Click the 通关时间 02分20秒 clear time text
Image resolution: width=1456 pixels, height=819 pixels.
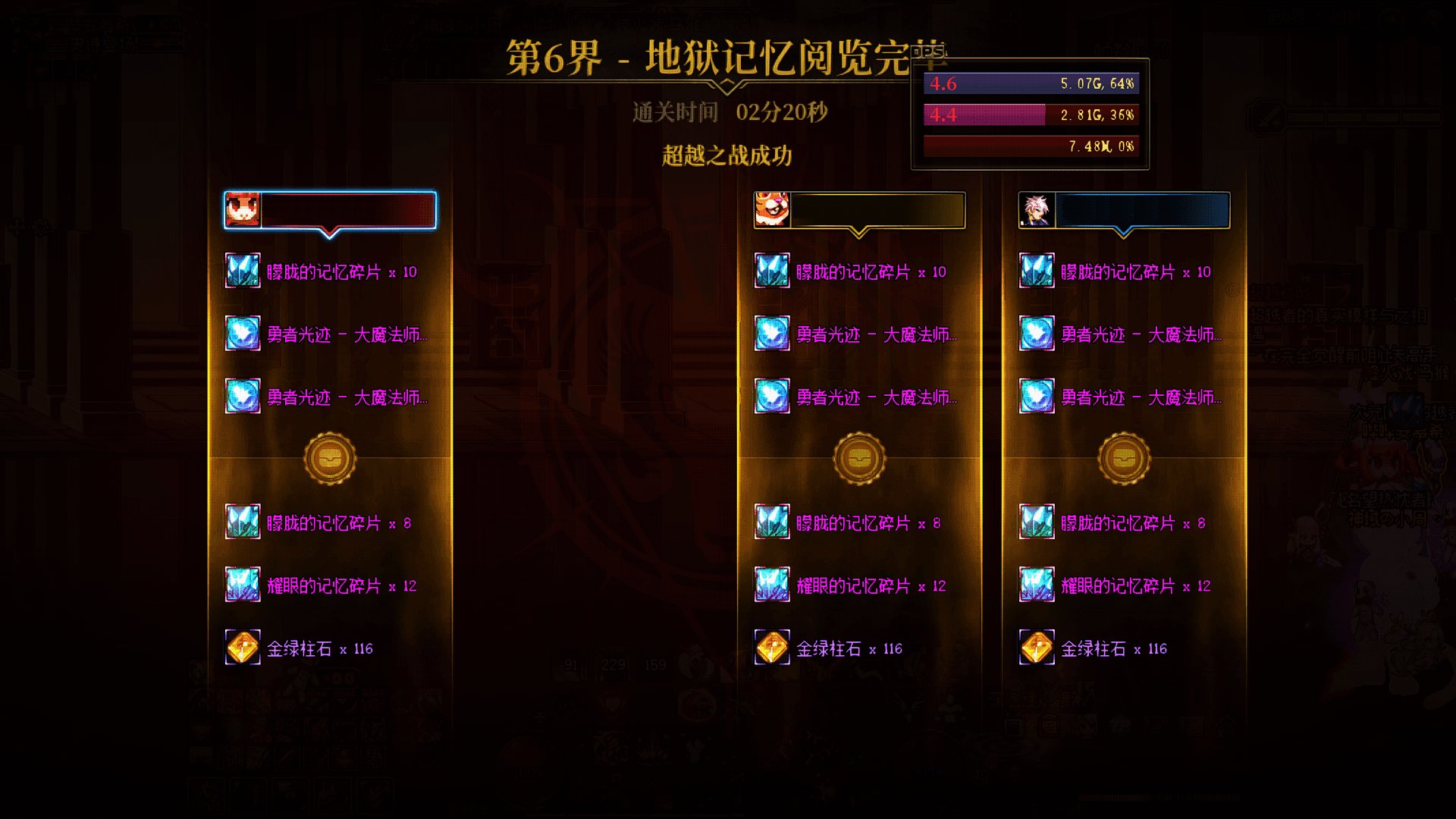(x=730, y=112)
